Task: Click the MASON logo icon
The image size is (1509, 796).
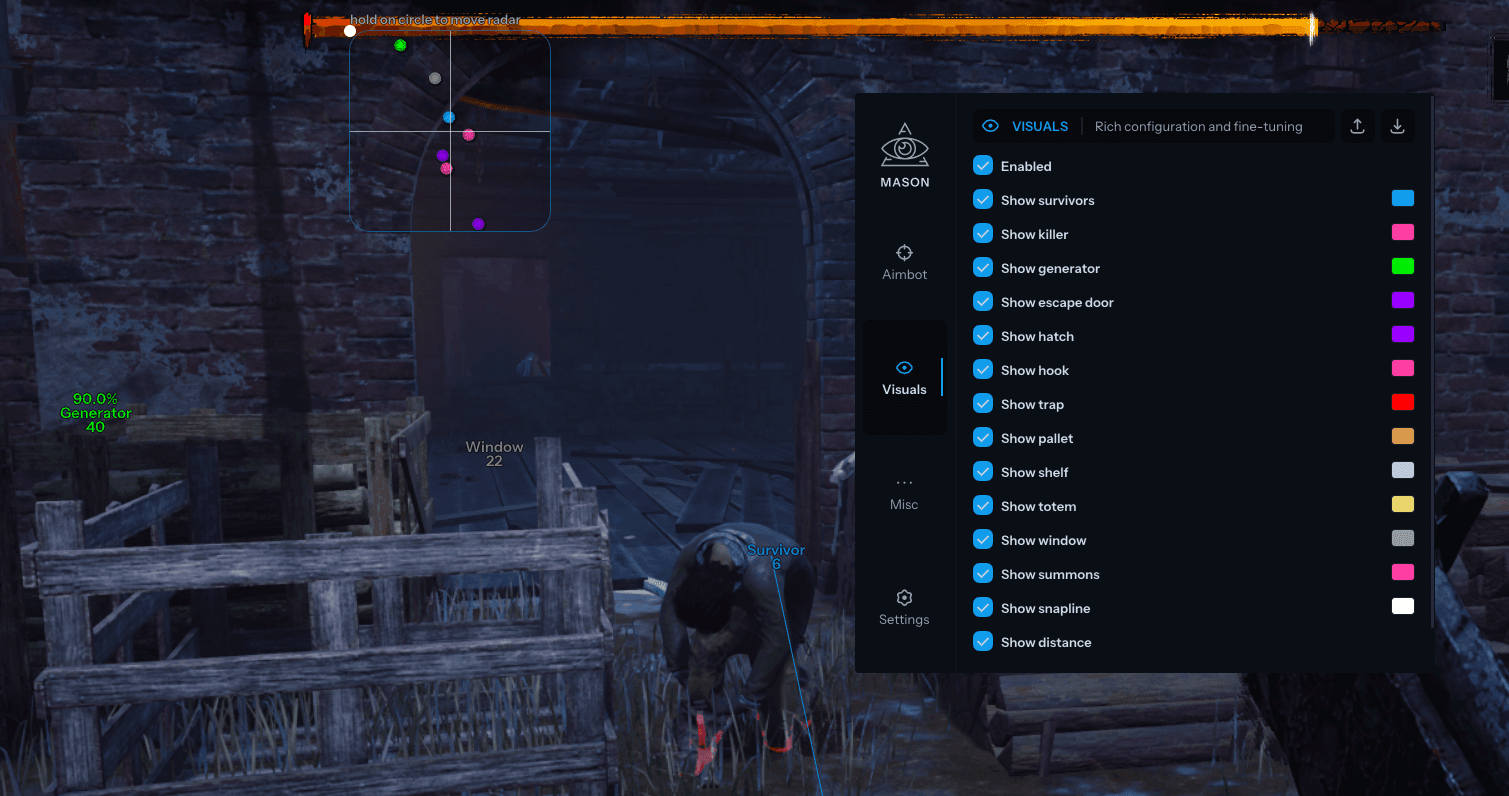Action: click(904, 143)
